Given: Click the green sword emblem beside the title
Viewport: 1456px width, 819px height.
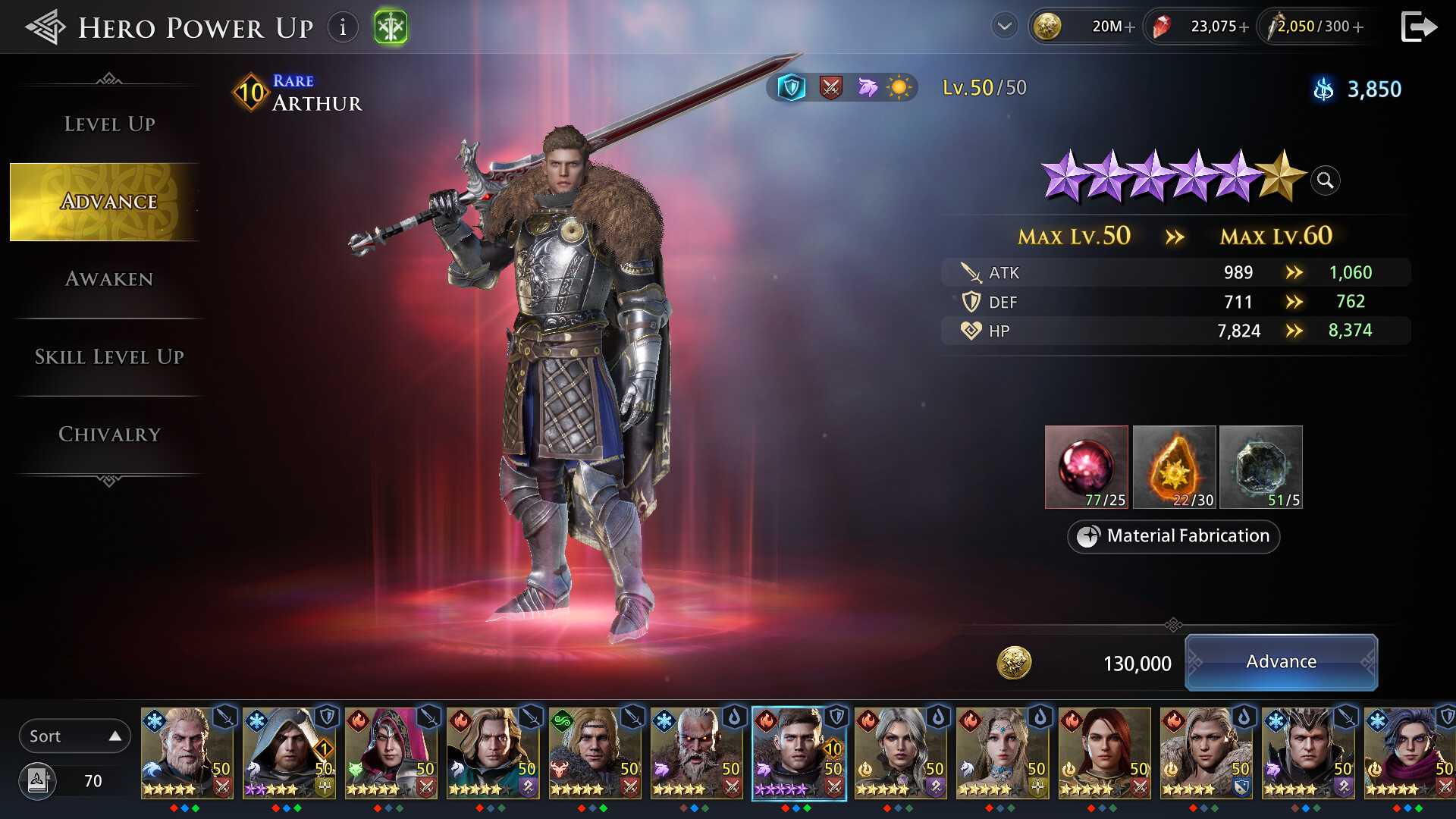Looking at the screenshot, I should click(391, 26).
